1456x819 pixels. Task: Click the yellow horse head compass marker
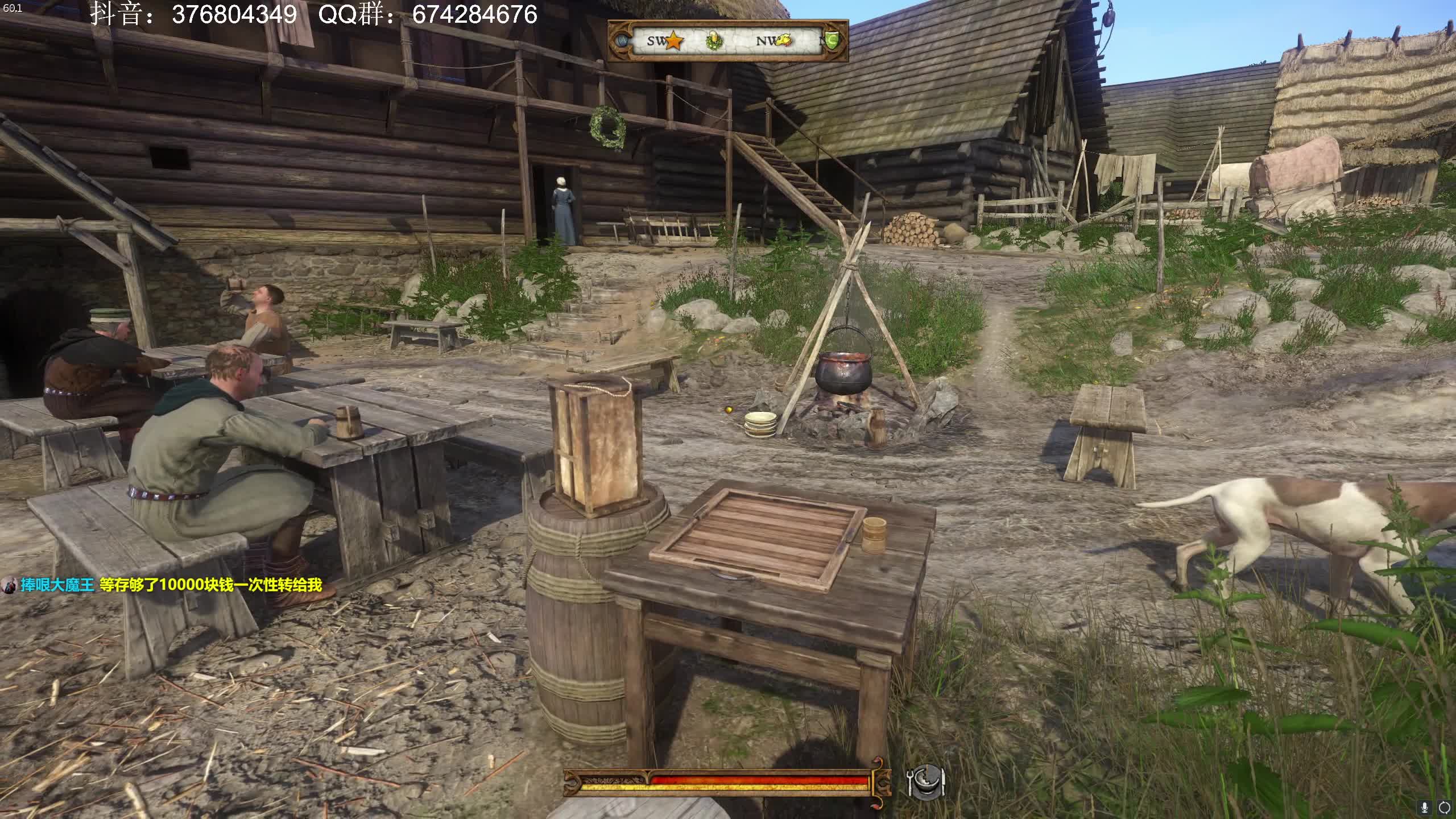tap(784, 40)
